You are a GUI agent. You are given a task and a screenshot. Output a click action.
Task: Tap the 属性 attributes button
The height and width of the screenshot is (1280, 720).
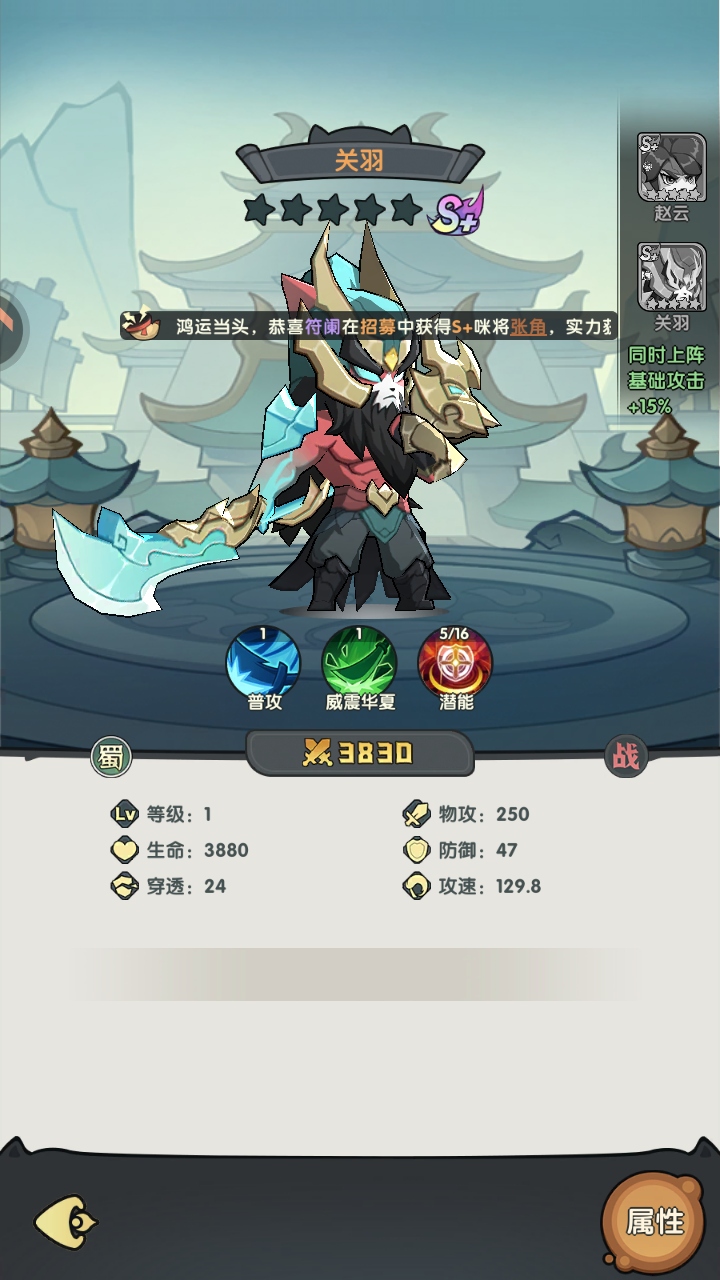[x=655, y=1220]
